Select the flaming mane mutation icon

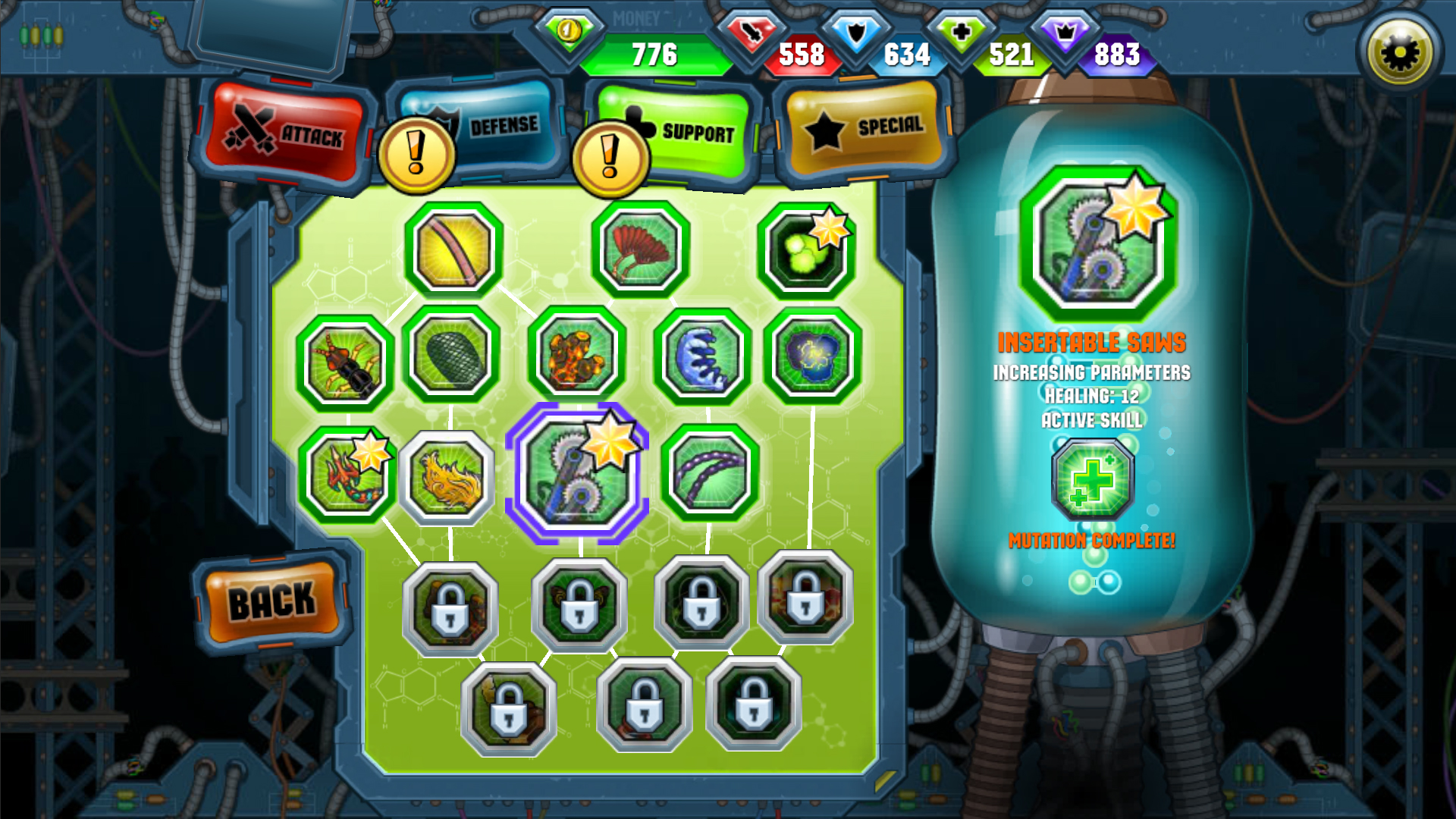449,474
